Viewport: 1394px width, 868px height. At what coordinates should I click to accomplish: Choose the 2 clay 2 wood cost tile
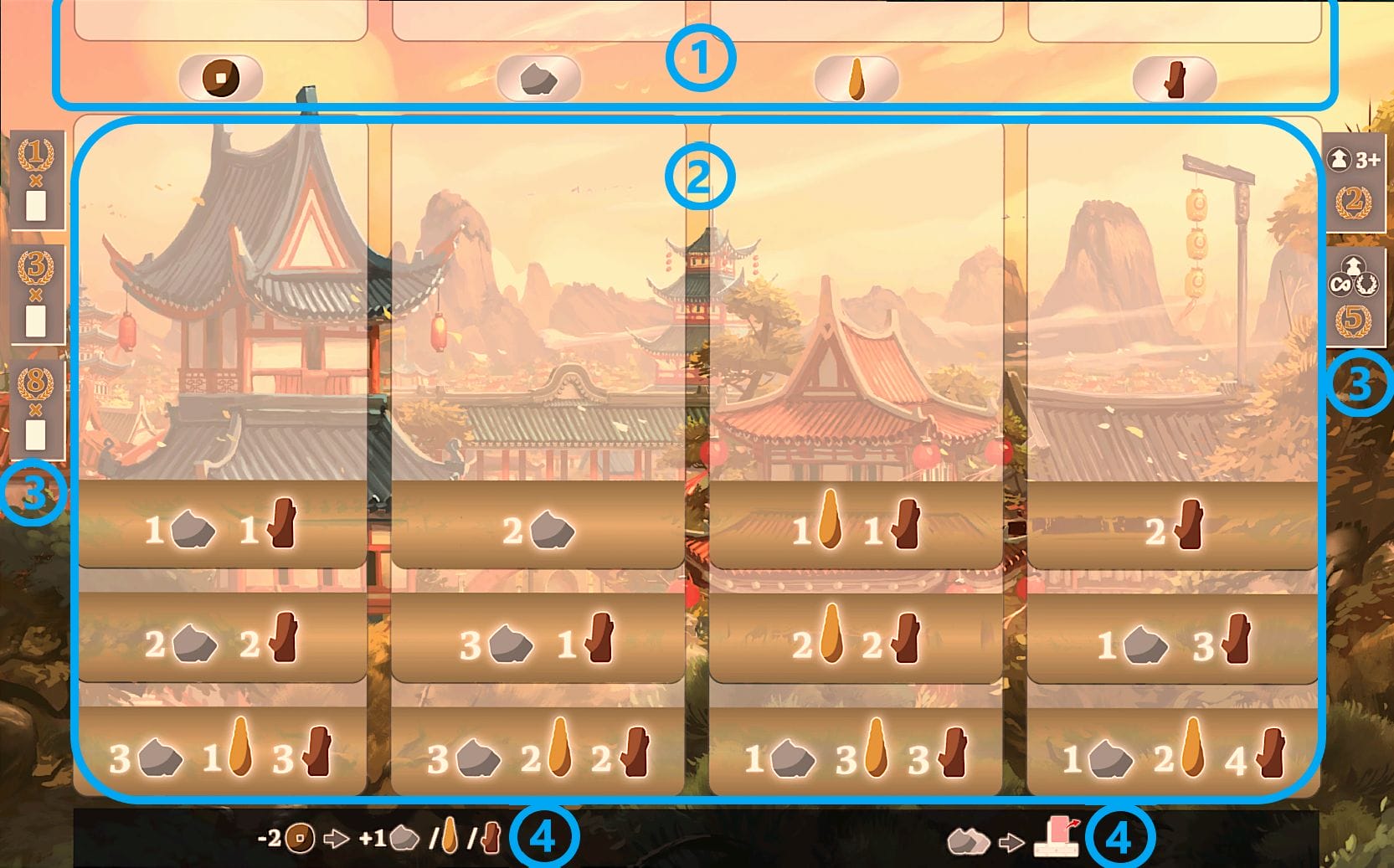pos(856,642)
